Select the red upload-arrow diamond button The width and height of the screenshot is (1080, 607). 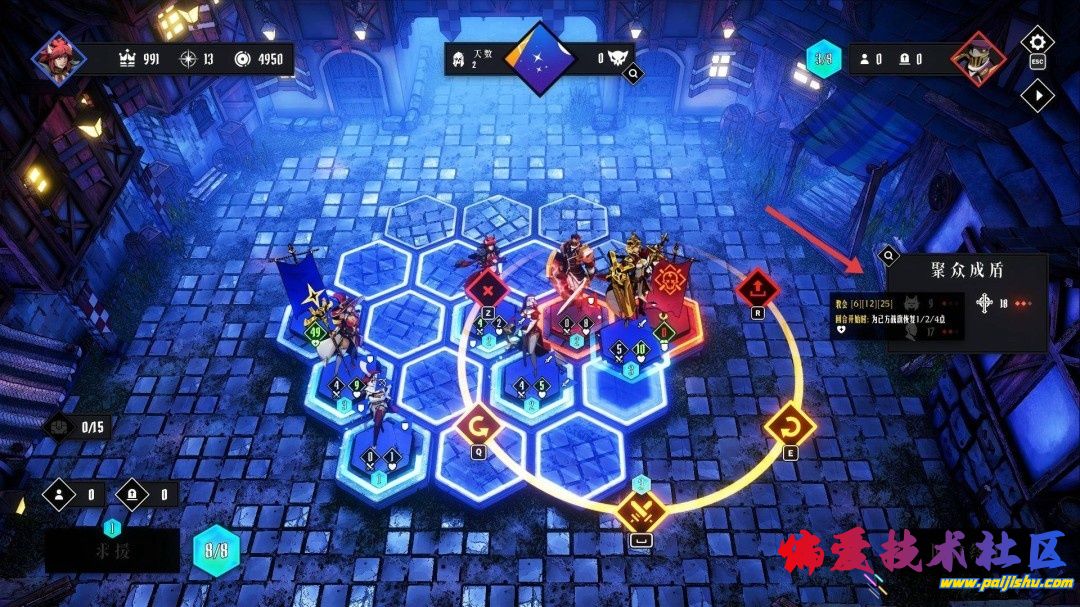[x=756, y=289]
